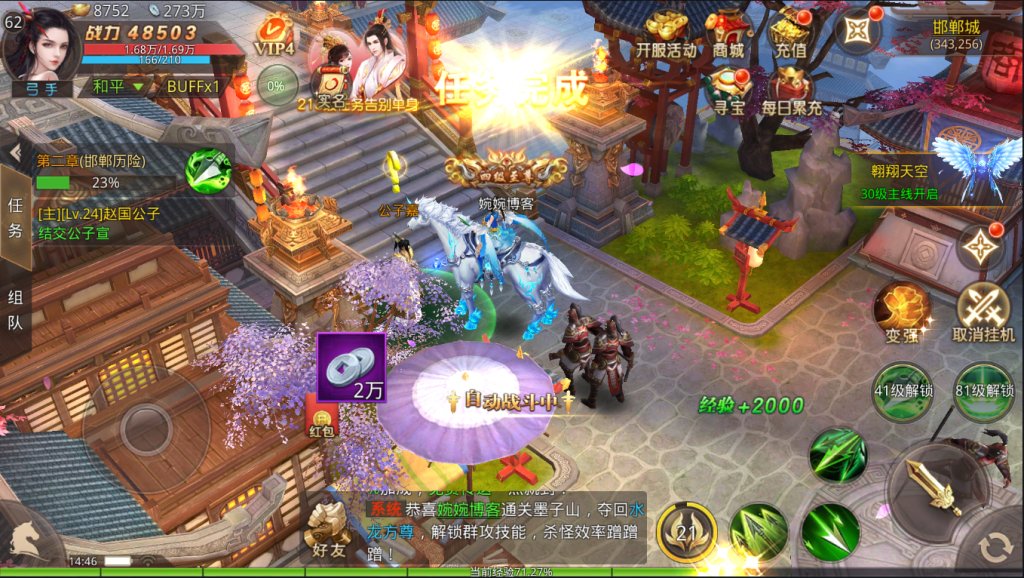Open the 好友 friends list
Viewport: 1024px width, 578px height.
tap(328, 530)
